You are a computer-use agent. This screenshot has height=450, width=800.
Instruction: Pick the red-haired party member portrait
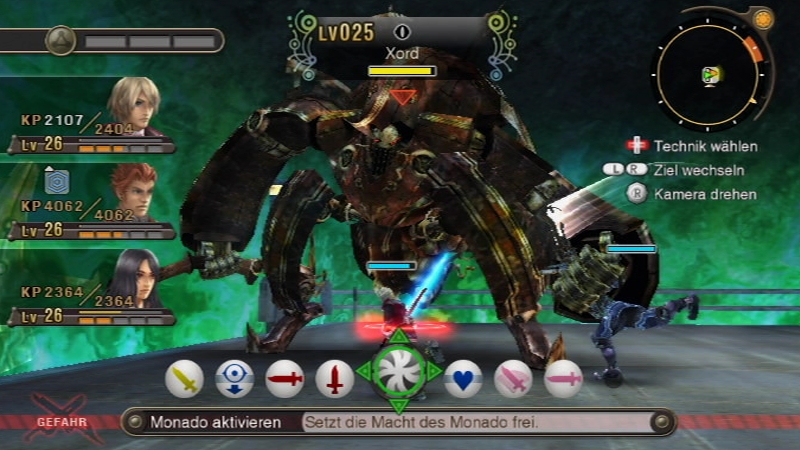point(135,193)
